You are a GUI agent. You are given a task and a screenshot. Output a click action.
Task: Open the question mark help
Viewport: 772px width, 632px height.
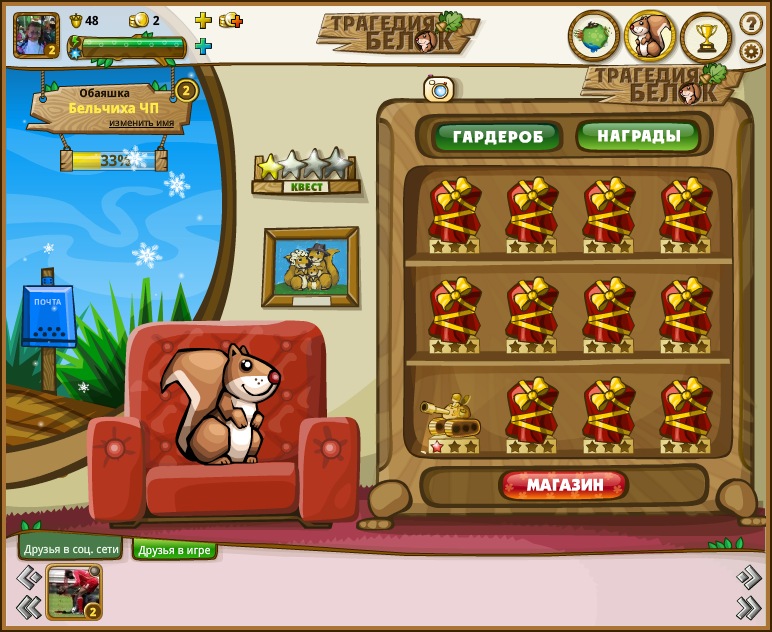tap(751, 22)
